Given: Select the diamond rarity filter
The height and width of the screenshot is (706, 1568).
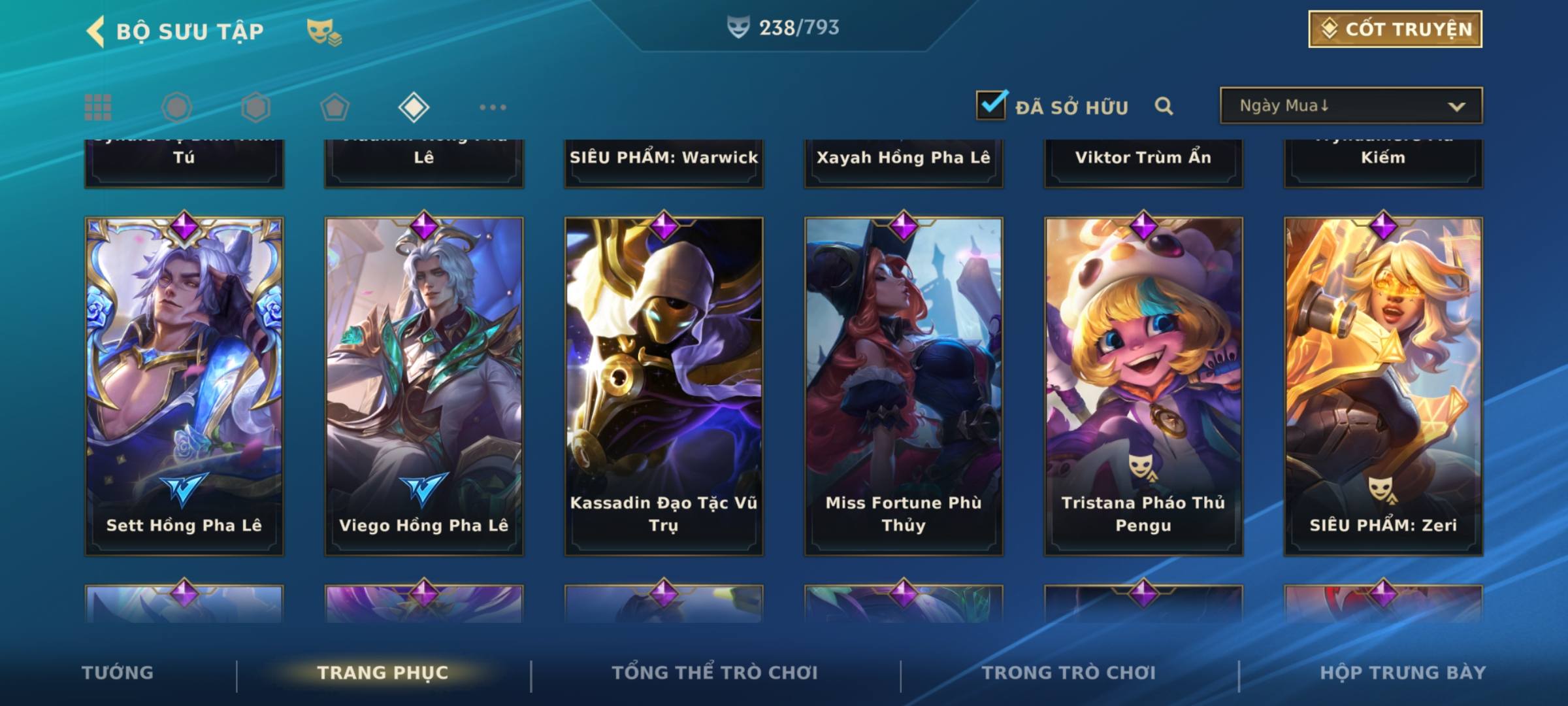Looking at the screenshot, I should (414, 107).
